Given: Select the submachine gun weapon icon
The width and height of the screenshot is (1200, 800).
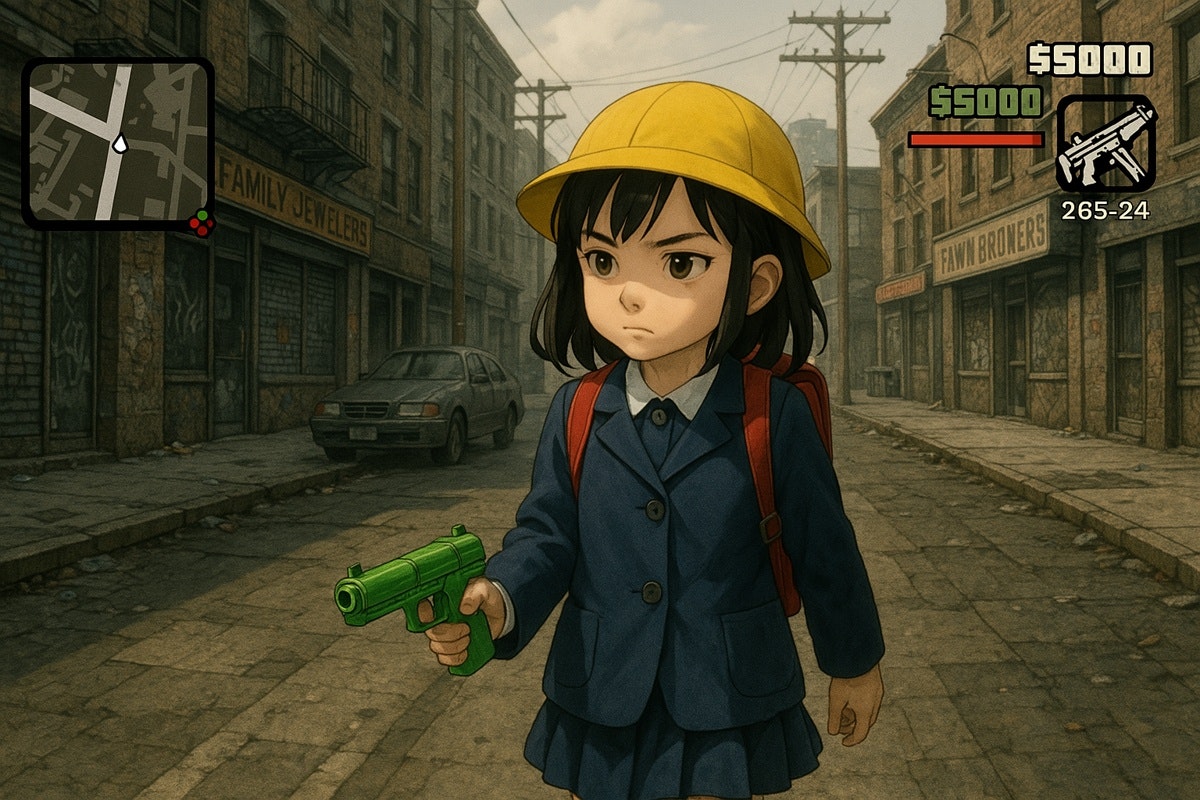Looking at the screenshot, I should point(1106,143).
